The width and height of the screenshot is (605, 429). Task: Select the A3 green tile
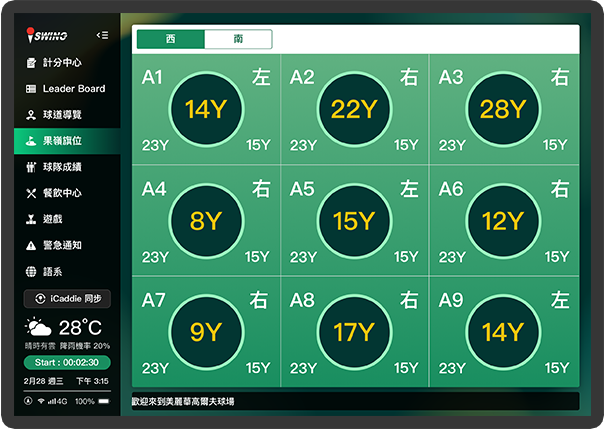[502, 109]
